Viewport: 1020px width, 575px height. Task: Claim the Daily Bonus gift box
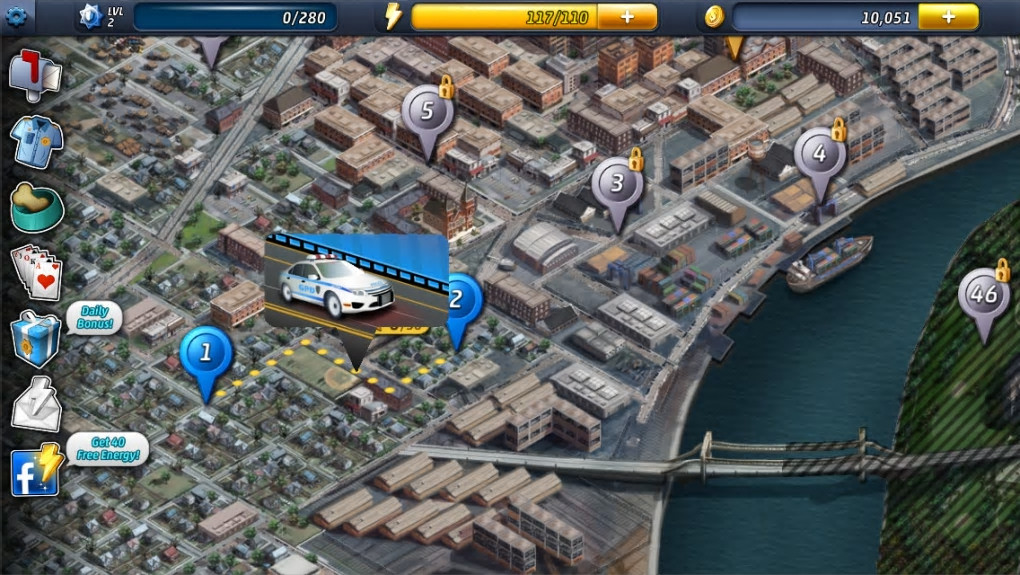point(36,338)
